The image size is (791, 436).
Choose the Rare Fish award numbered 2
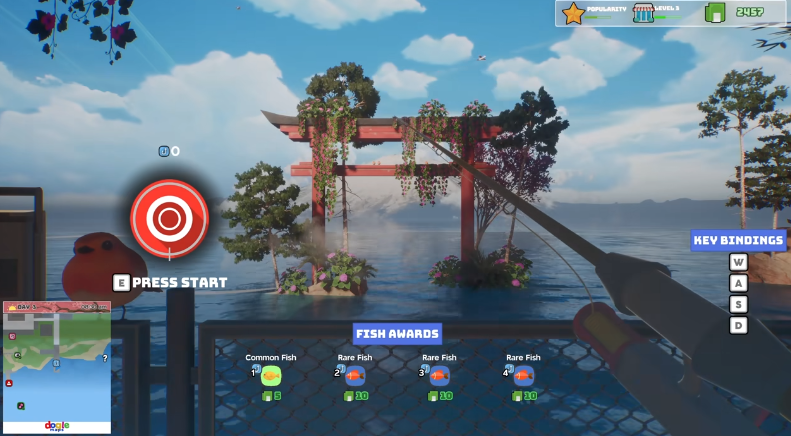355,375
